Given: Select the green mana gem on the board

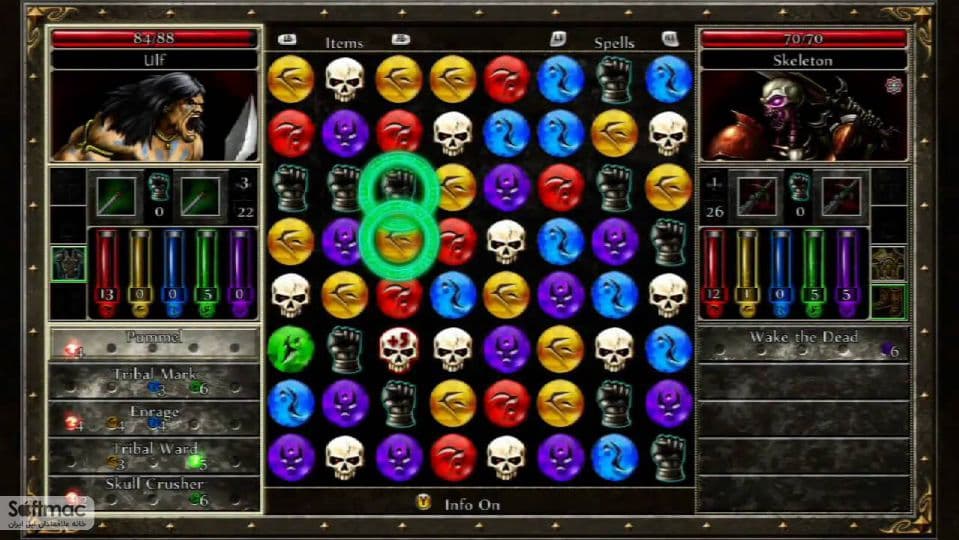Looking at the screenshot, I should [x=290, y=349].
